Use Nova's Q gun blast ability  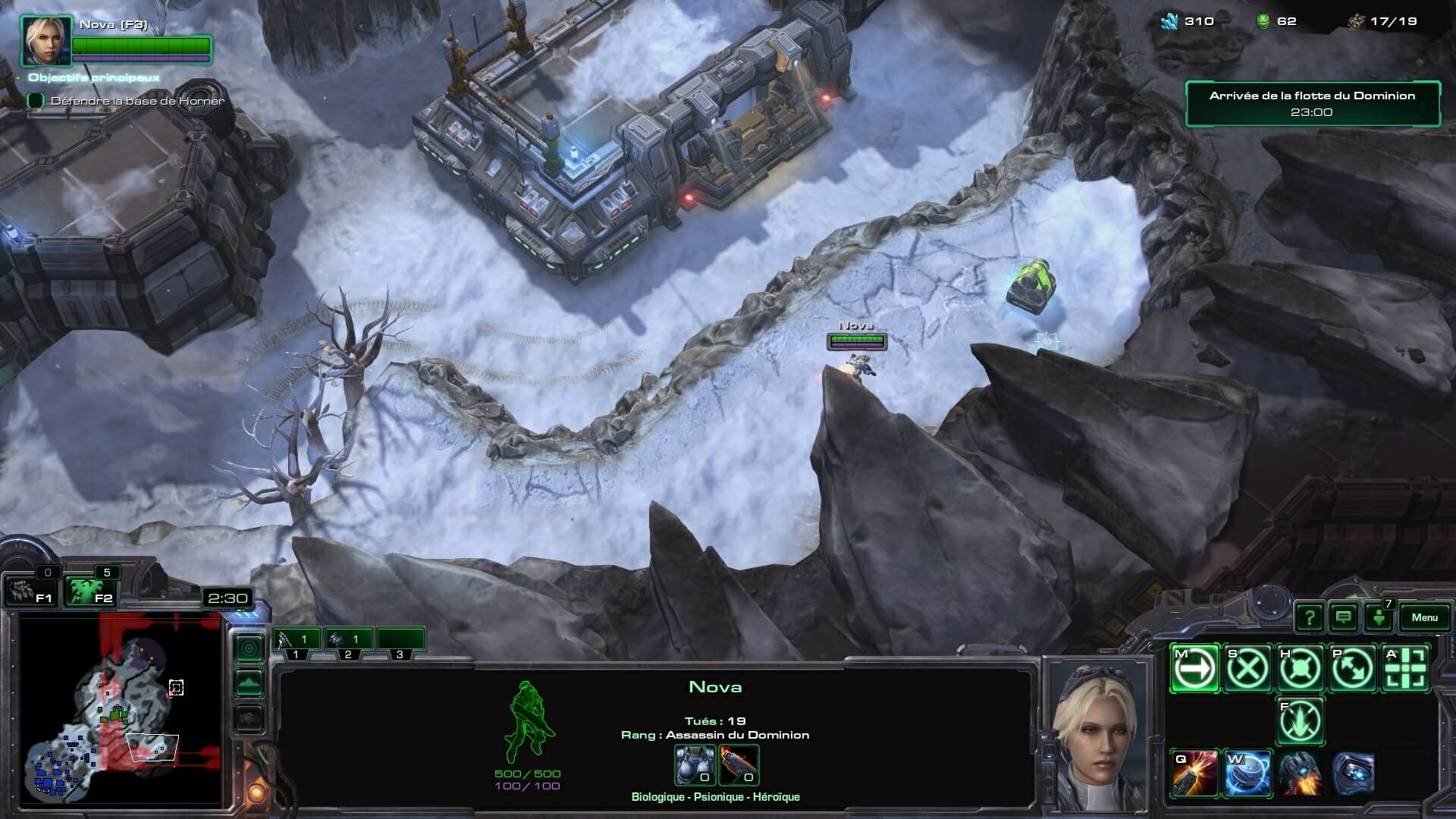tap(1195, 774)
